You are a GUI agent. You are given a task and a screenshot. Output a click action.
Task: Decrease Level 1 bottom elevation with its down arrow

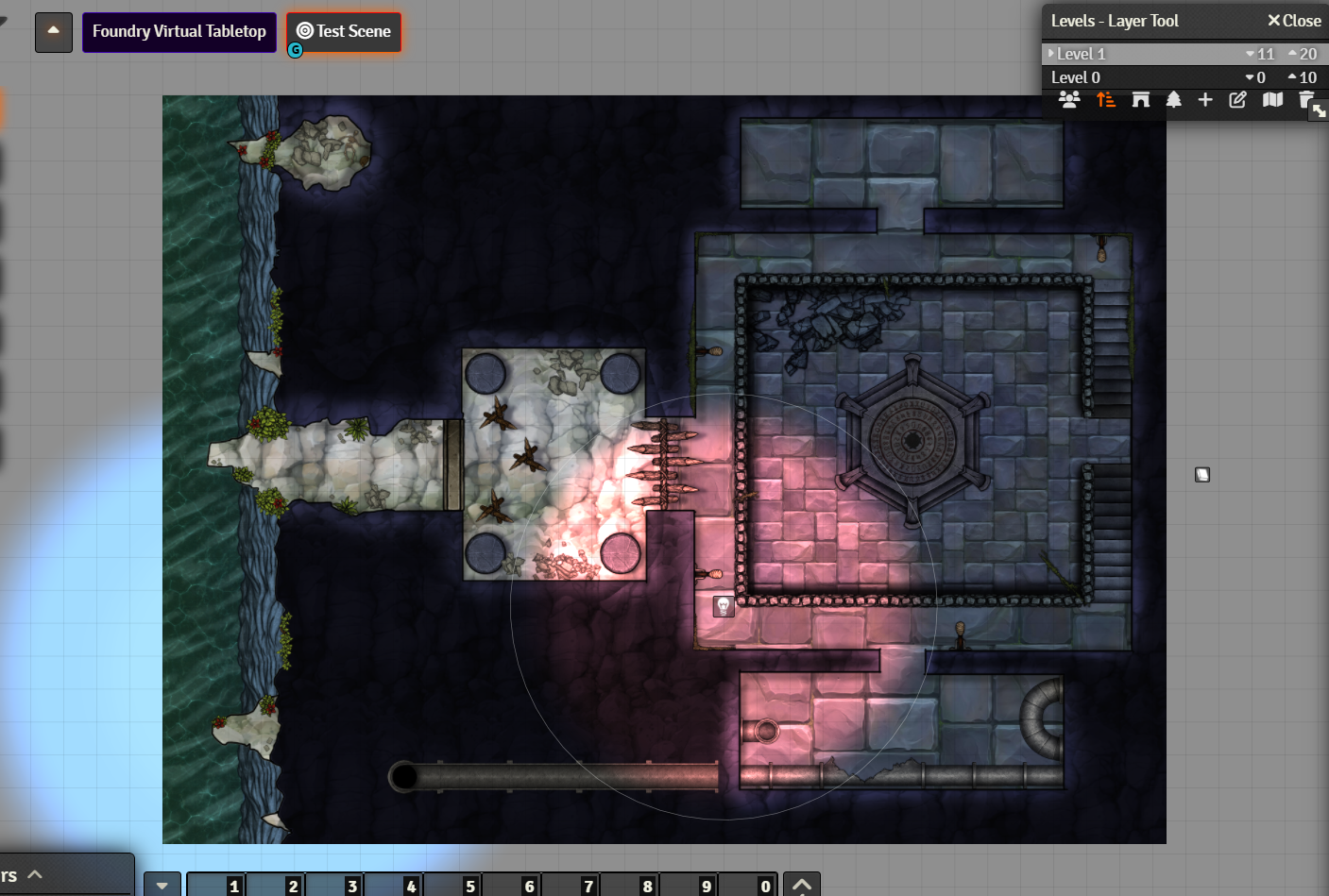1249,54
